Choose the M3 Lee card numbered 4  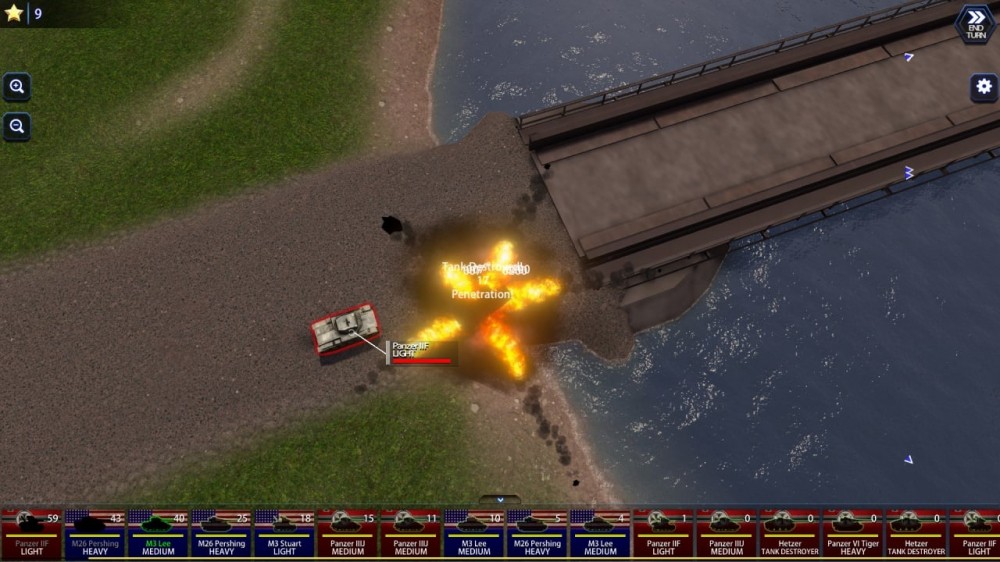[x=600, y=534]
